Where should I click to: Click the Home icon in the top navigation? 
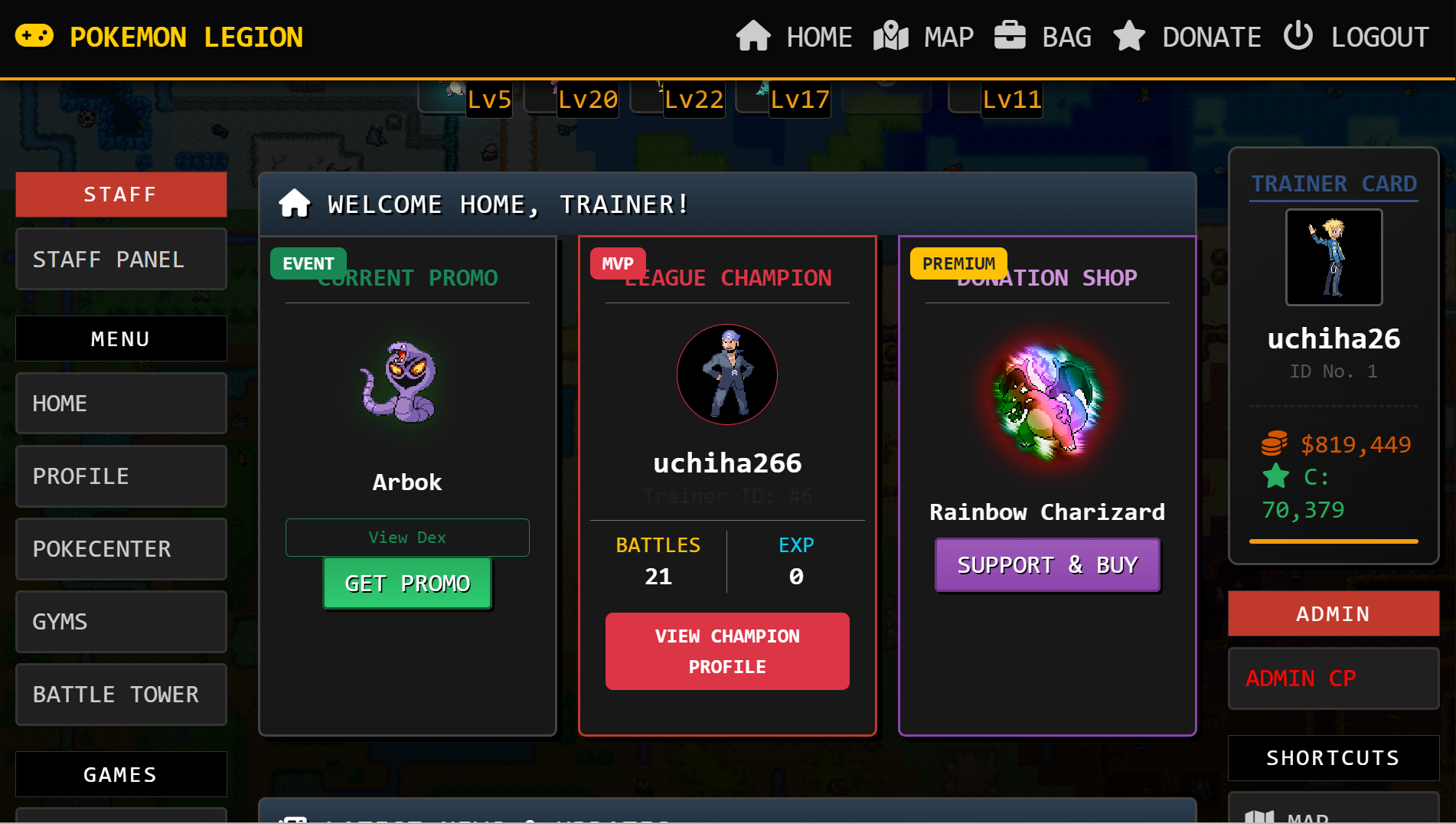tap(754, 35)
